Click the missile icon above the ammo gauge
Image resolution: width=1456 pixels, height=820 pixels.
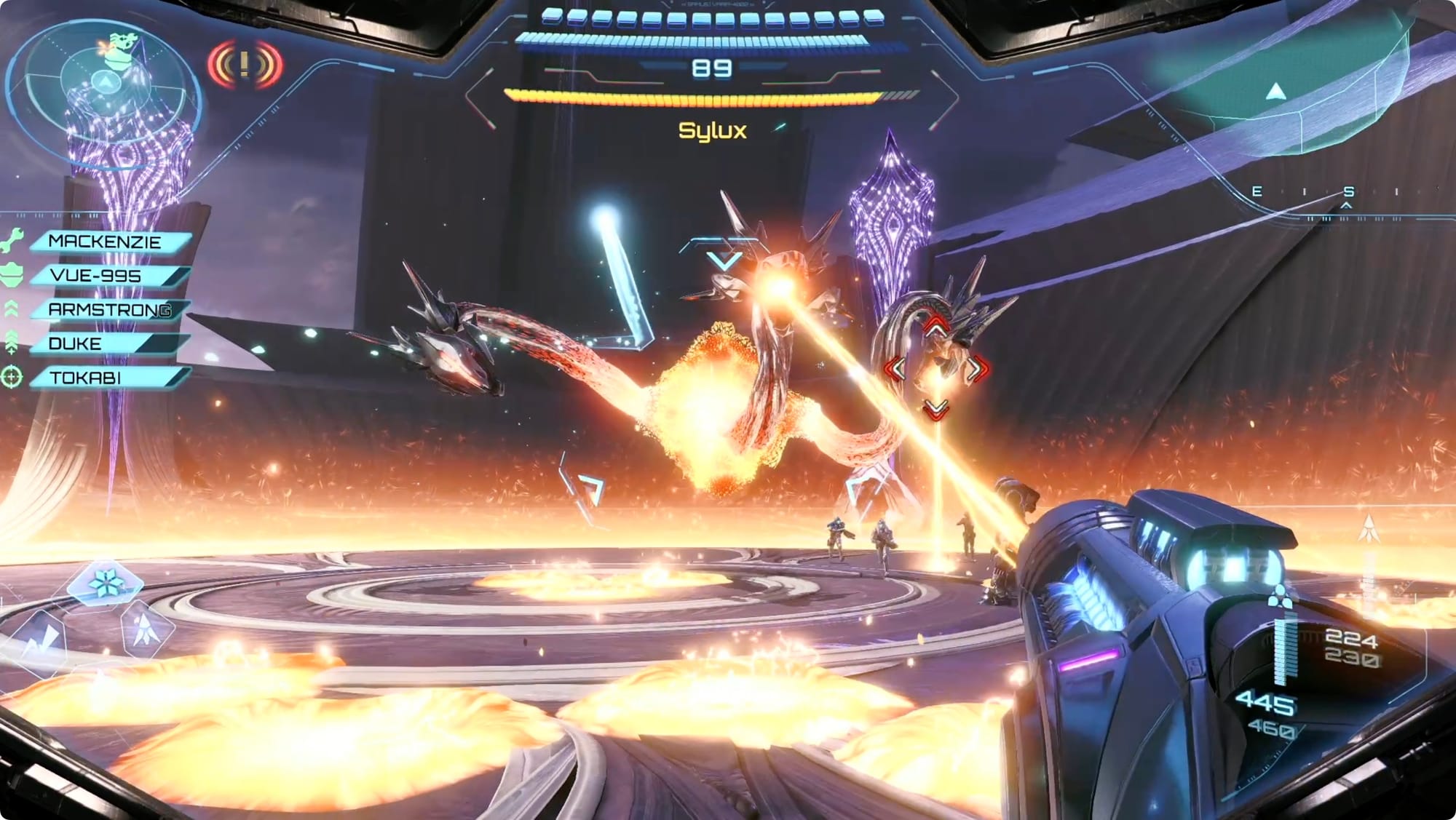(1369, 529)
